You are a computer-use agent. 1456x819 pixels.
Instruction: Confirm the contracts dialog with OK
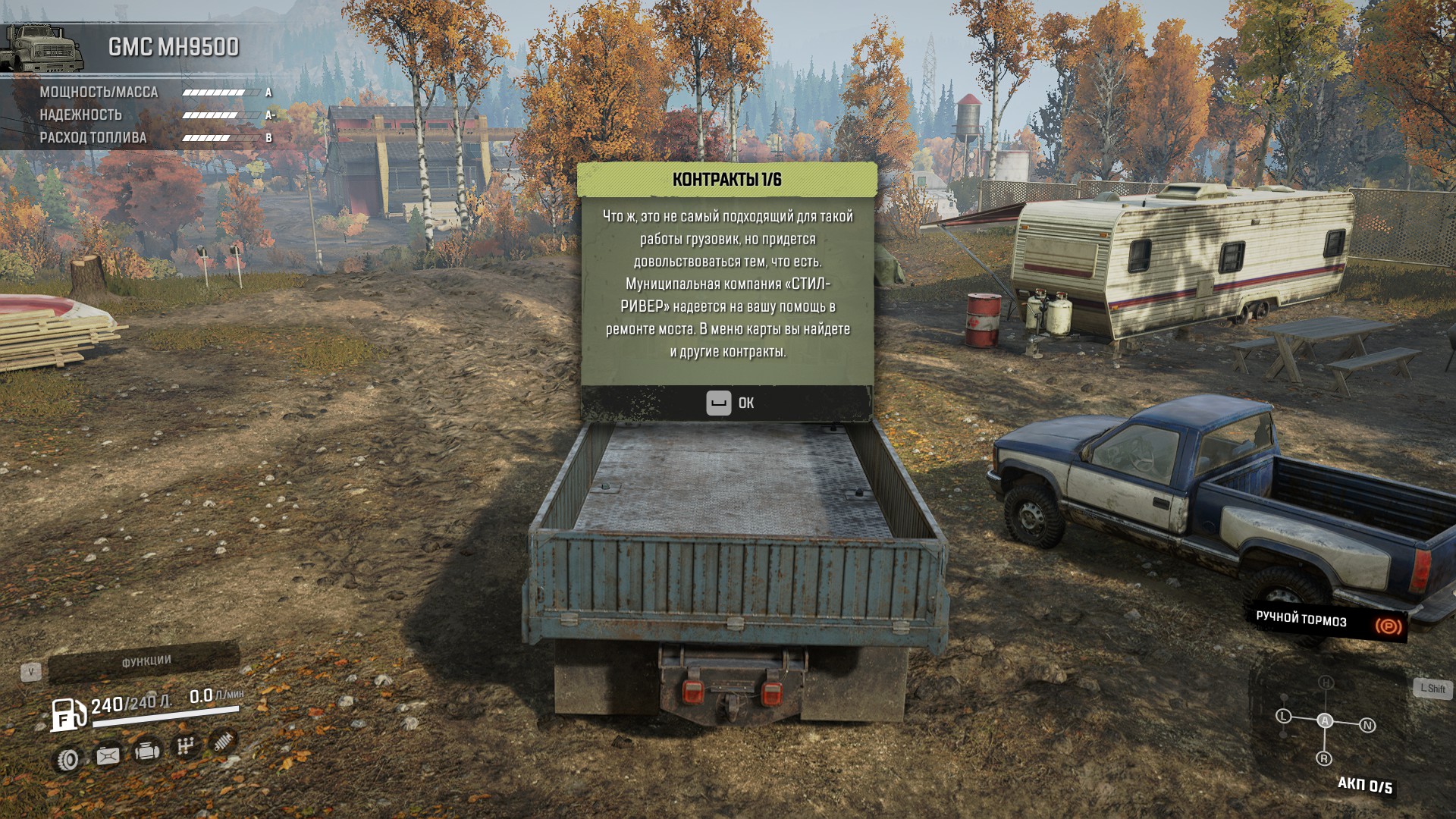730,403
